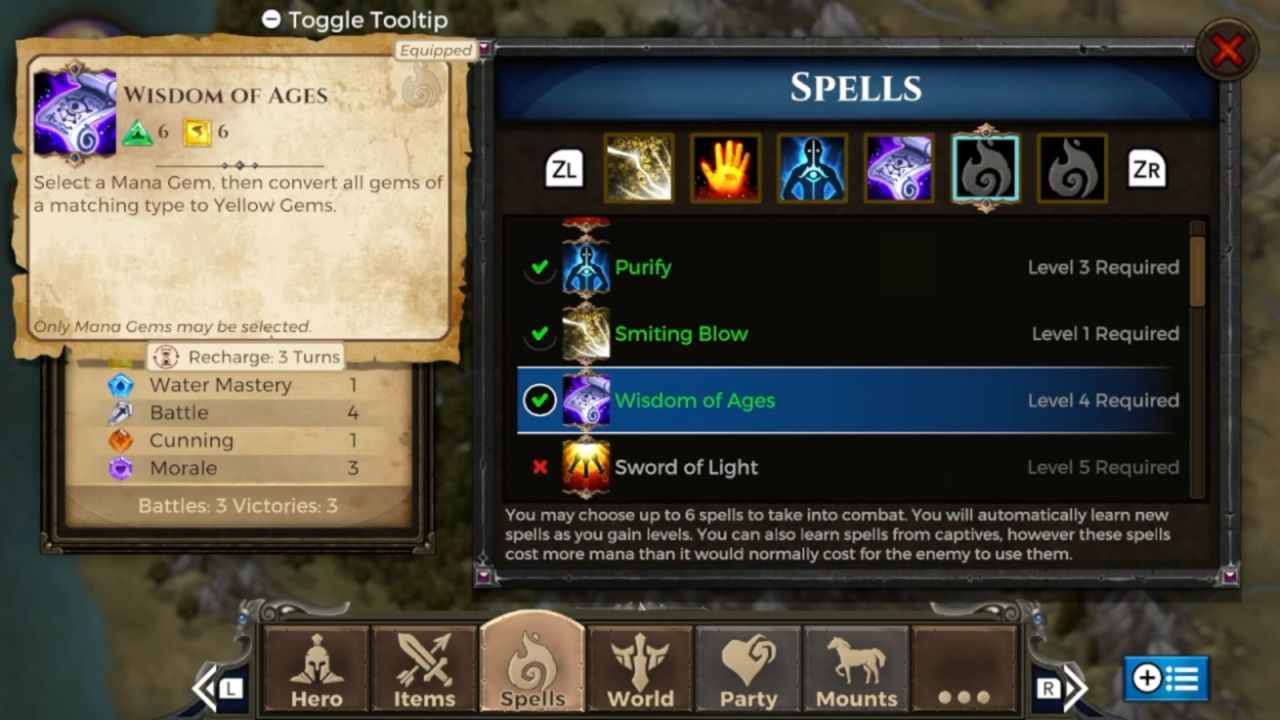
Task: Open the World tab
Action: coord(640,670)
